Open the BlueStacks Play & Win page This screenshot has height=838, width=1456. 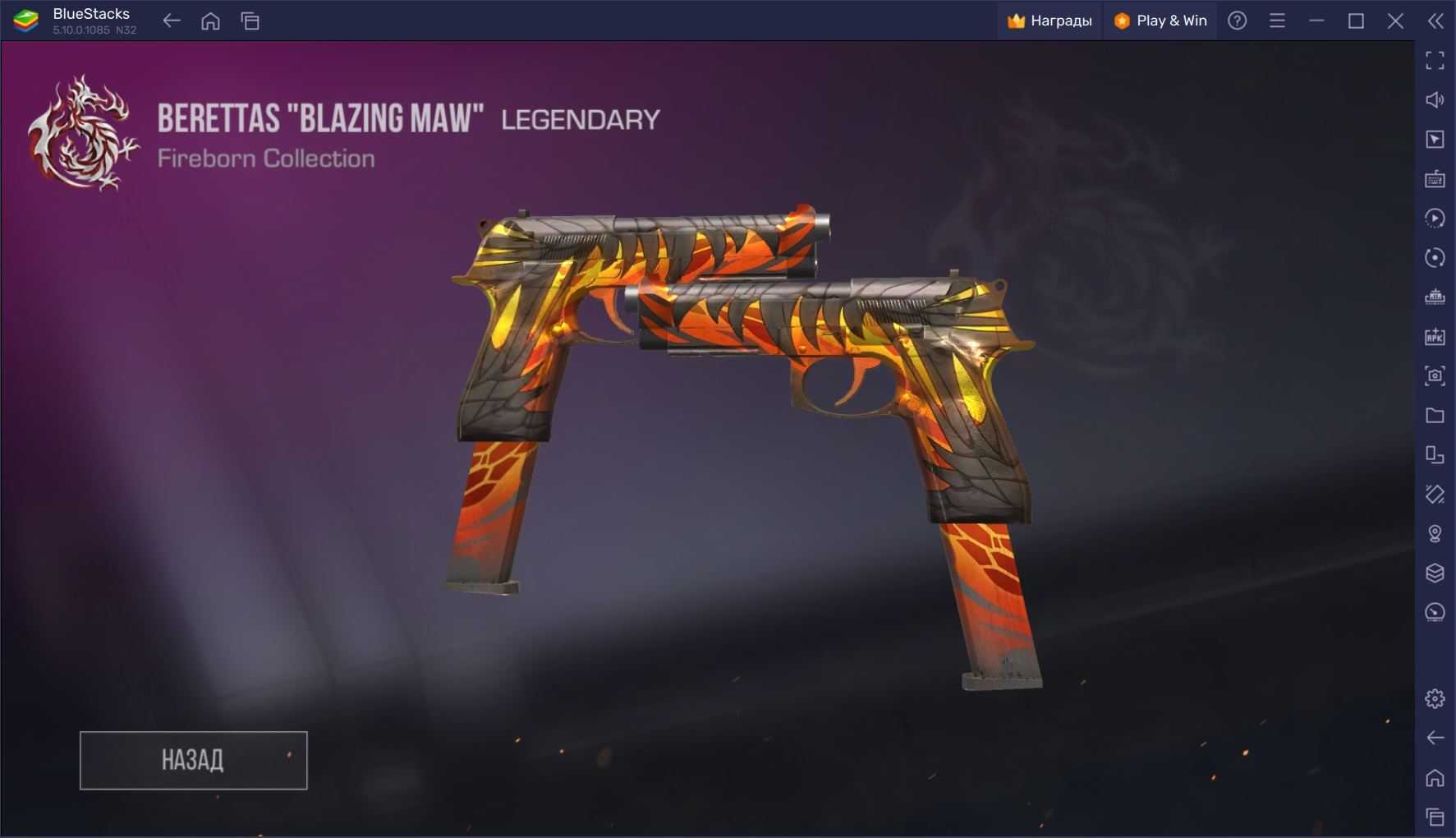point(1160,21)
